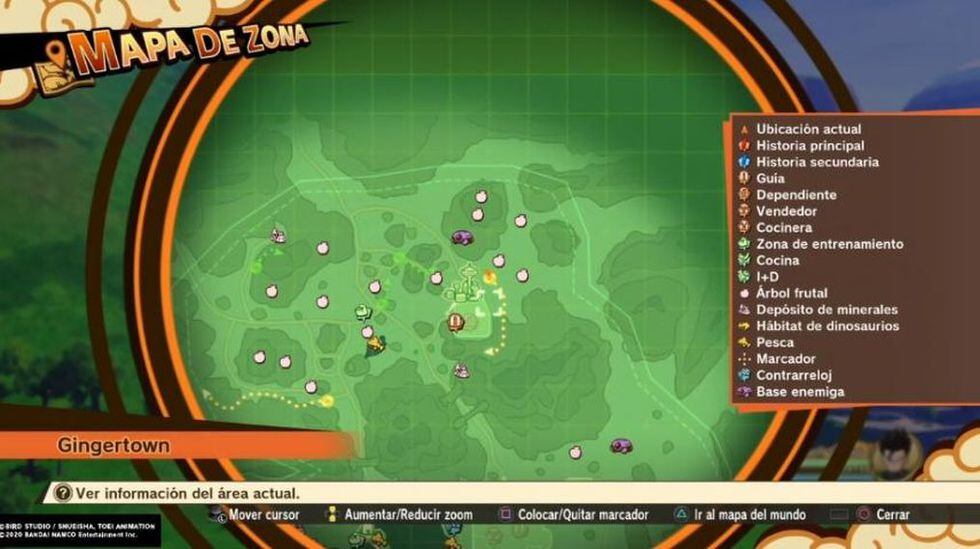The width and height of the screenshot is (980, 549).
Task: Click Cocinera in the legend list
Action: [784, 228]
